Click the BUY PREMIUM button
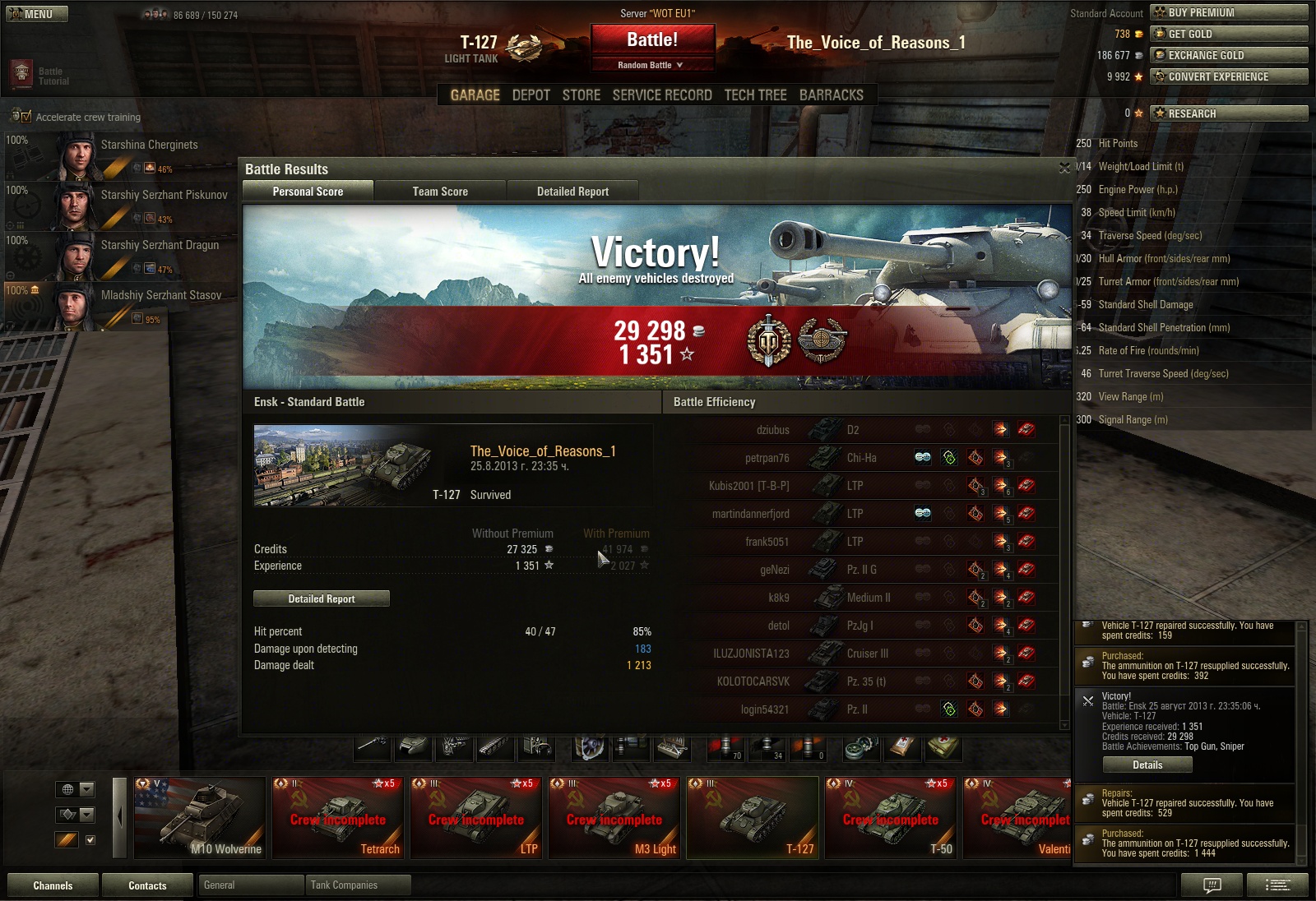The image size is (1316, 901). tap(1228, 12)
